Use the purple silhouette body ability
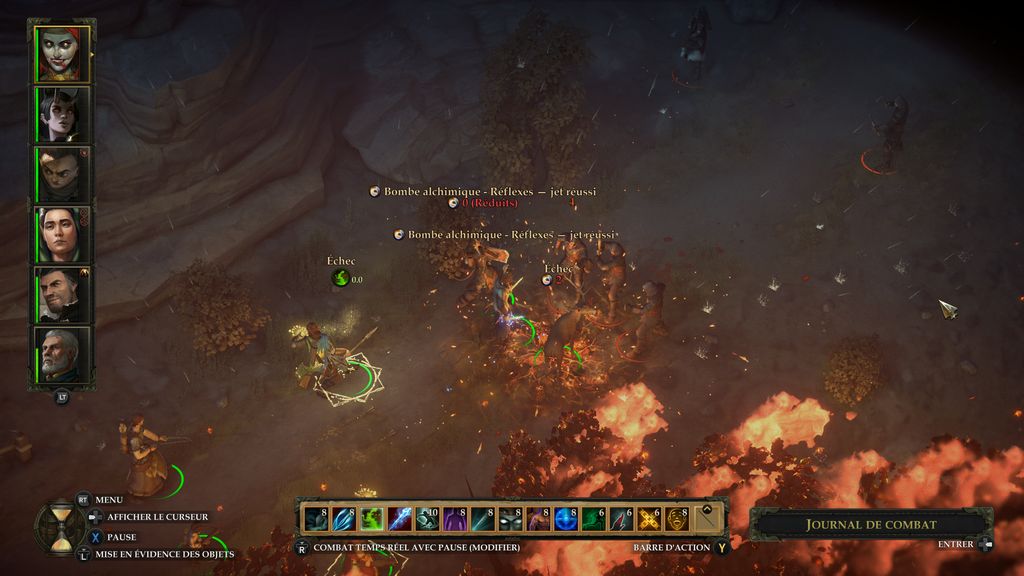 click(x=455, y=519)
